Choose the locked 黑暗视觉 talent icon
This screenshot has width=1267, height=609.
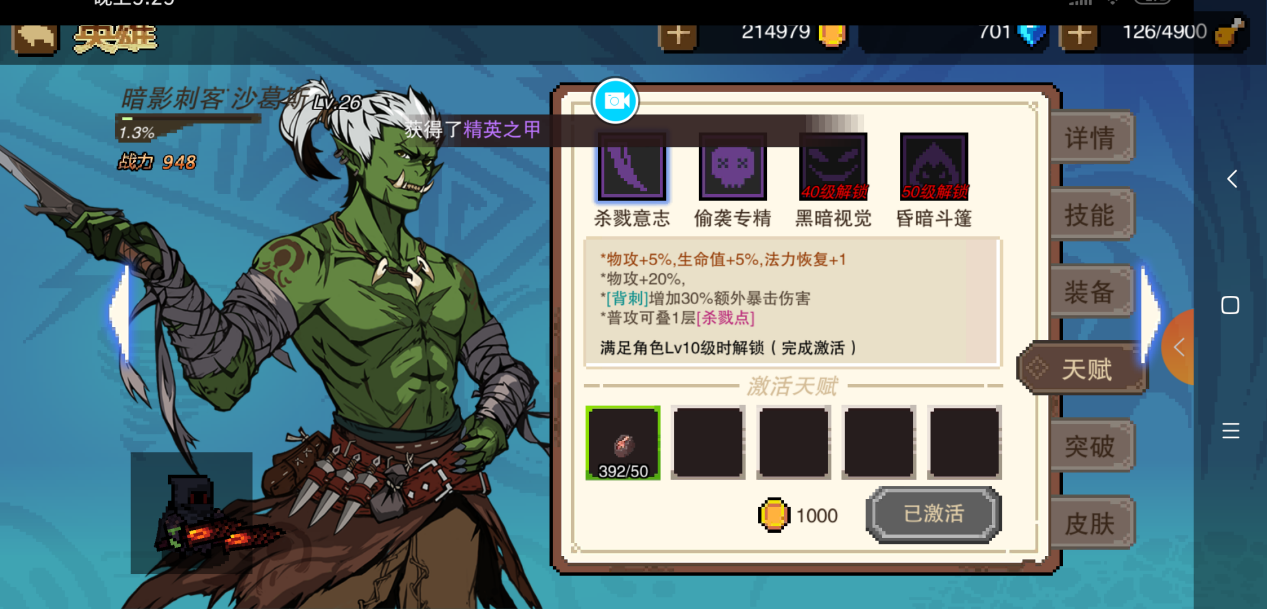[833, 167]
